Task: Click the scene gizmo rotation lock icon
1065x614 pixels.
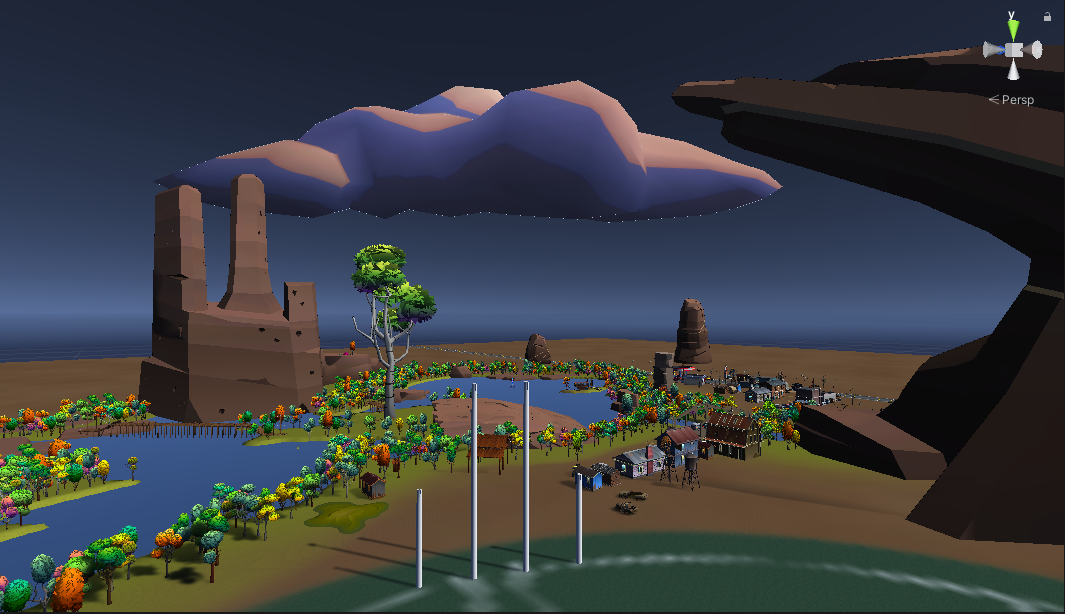Action: point(1047,16)
